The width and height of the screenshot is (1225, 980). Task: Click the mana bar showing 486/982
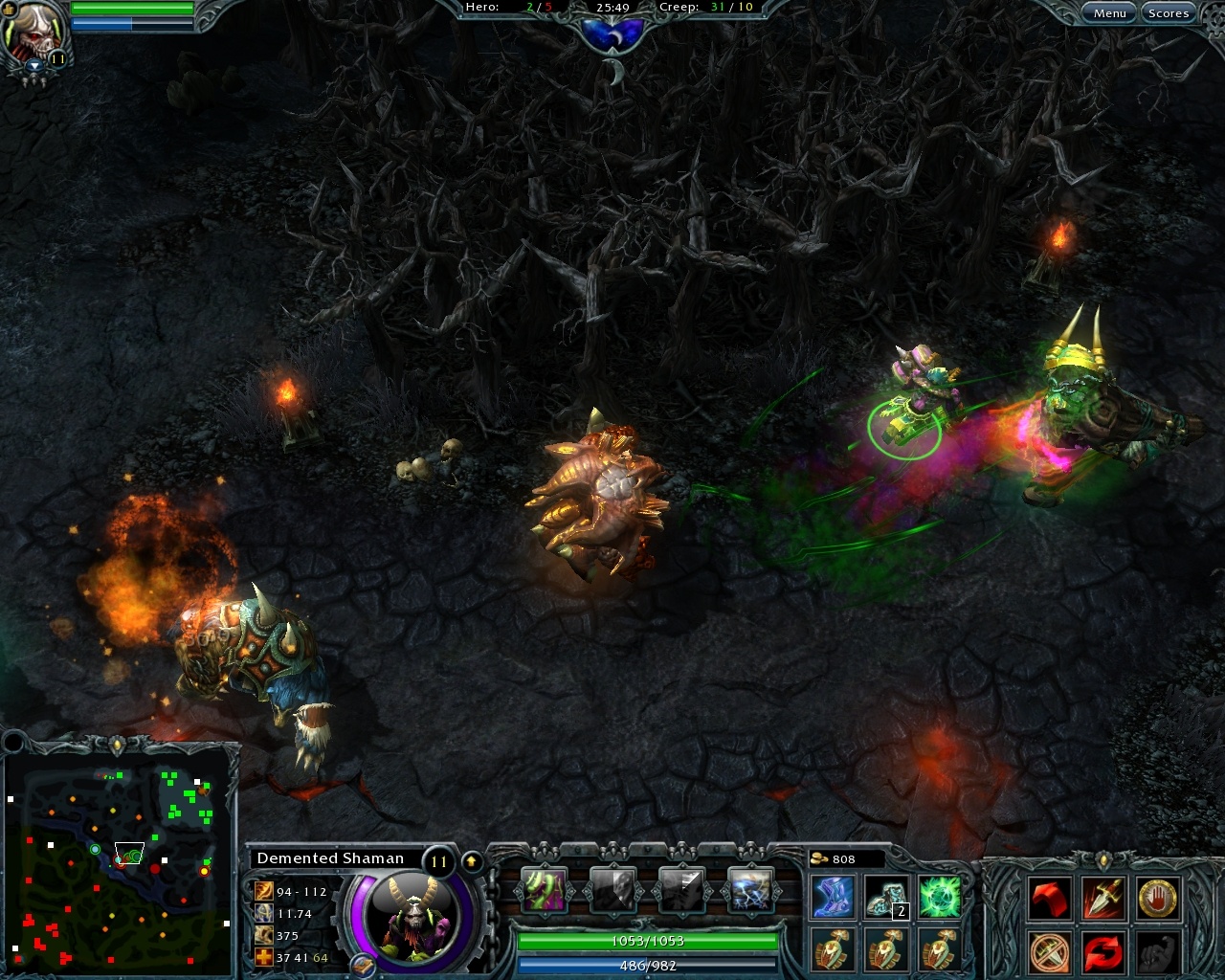[645, 965]
